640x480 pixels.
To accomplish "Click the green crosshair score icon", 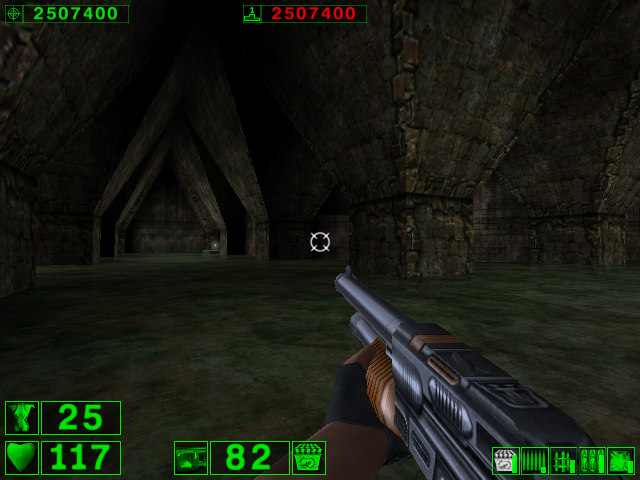I will pyautogui.click(x=14, y=14).
